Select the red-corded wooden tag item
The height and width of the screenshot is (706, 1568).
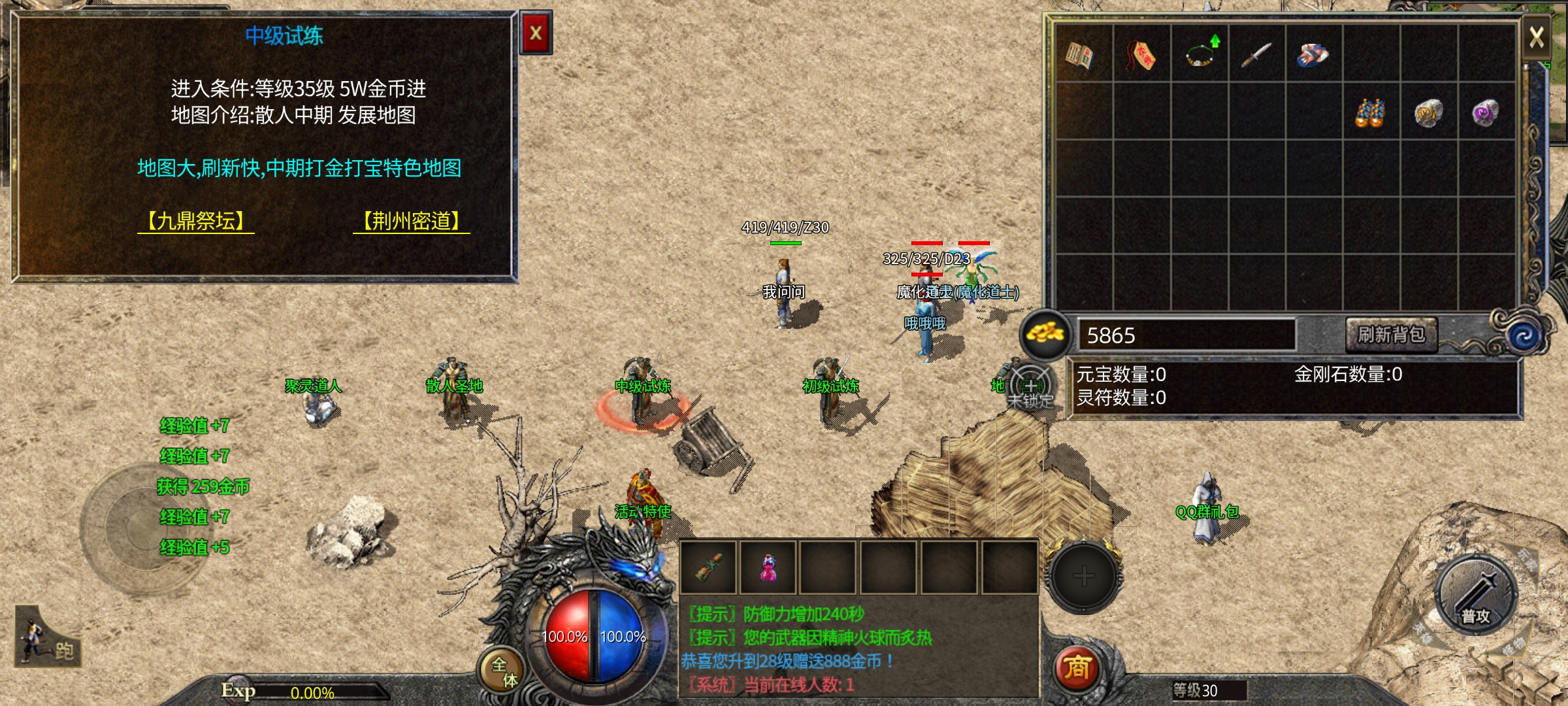1141,55
